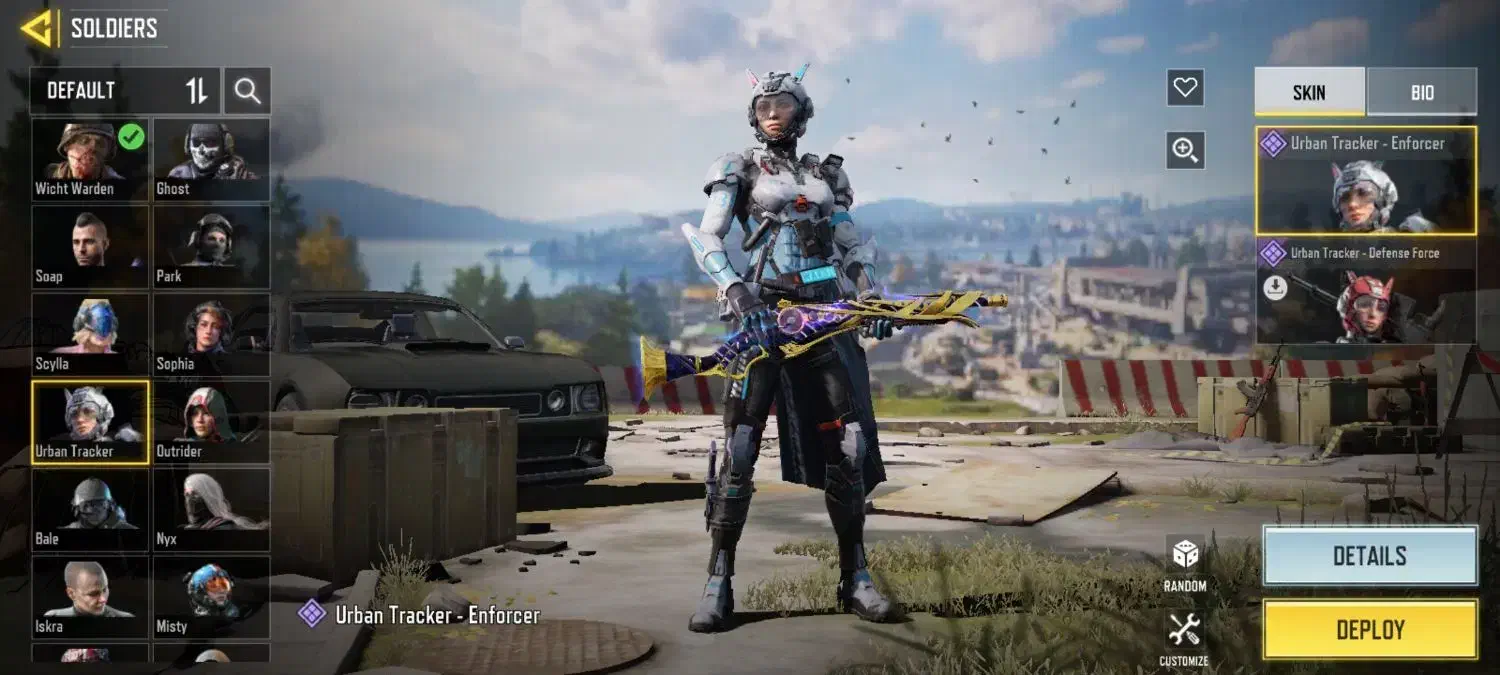This screenshot has height=675, width=1500.
Task: Select the Misty soldier tile
Action: point(211,597)
